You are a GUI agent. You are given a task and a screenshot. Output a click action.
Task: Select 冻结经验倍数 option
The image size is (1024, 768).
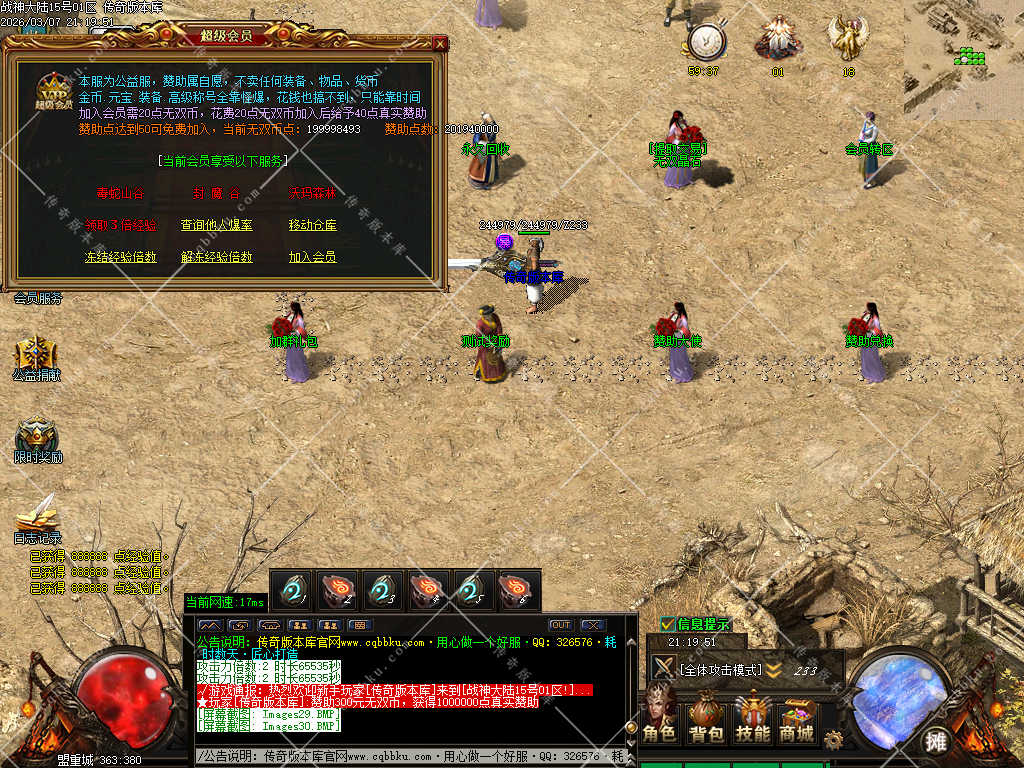point(120,257)
